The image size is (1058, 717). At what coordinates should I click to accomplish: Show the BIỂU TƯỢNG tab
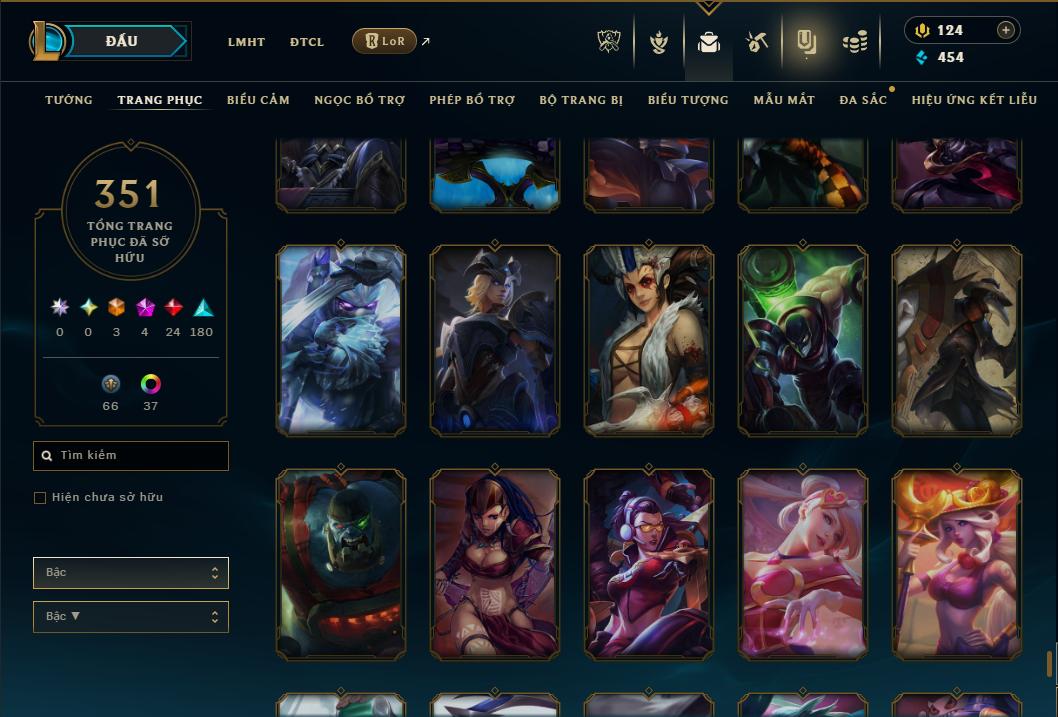[x=688, y=100]
